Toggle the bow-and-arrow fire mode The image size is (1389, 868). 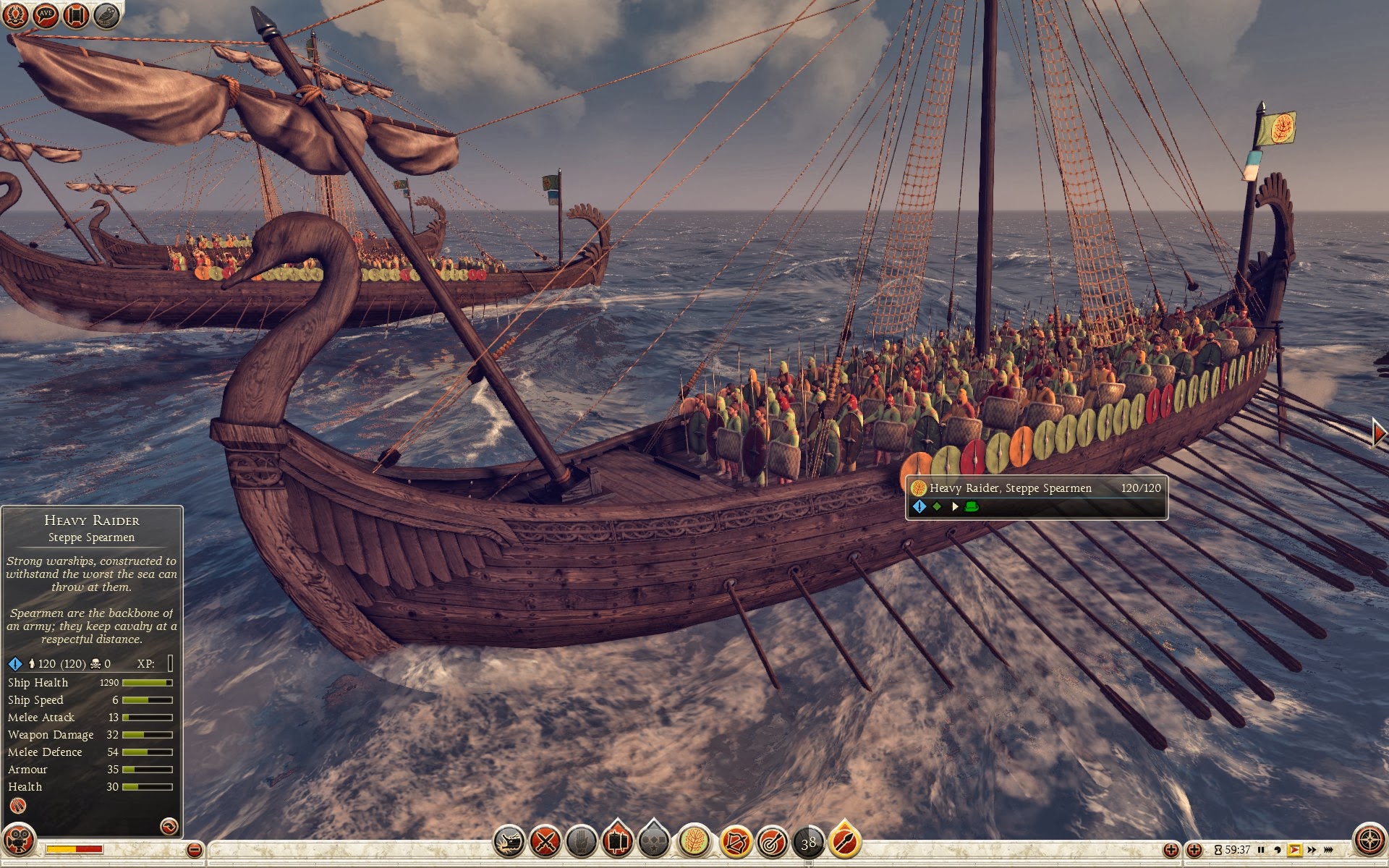pos(735,842)
